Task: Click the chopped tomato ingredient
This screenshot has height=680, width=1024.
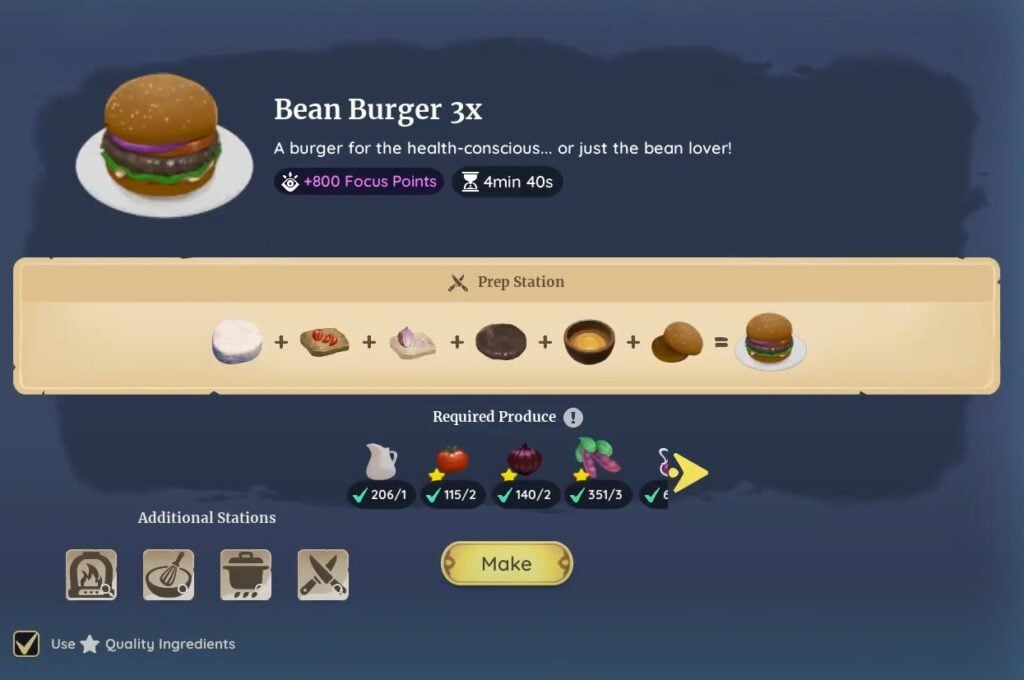Action: 324,341
